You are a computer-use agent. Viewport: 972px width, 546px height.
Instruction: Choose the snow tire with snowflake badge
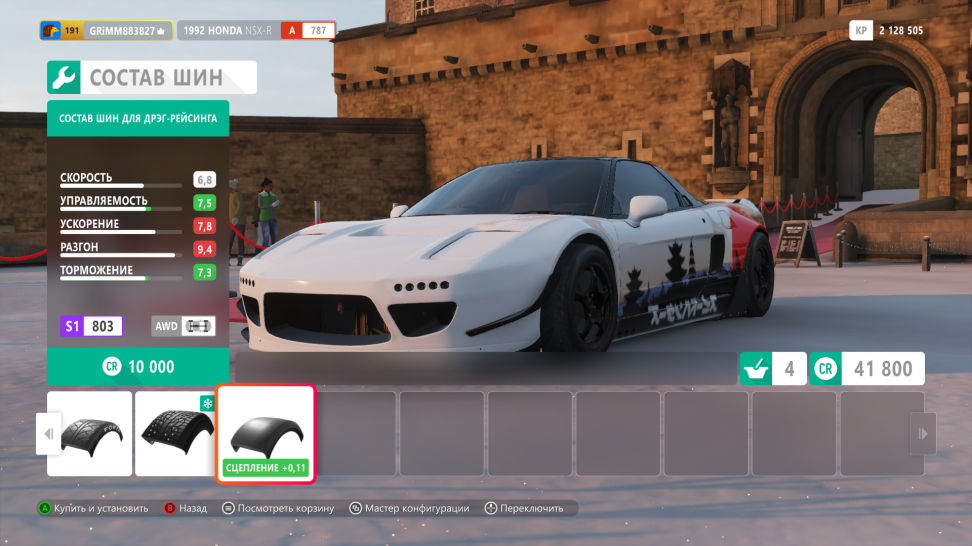[x=176, y=432]
